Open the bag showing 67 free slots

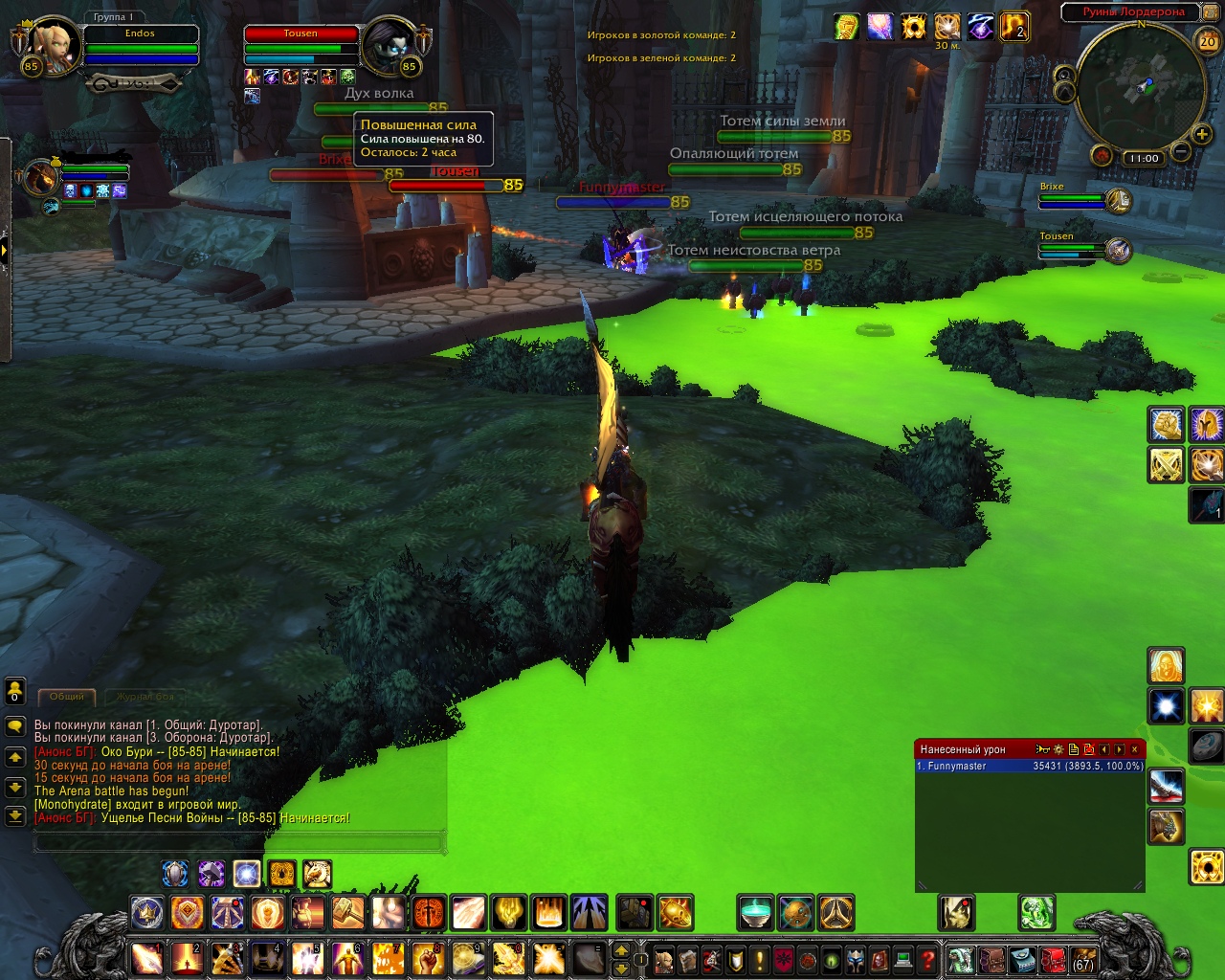tap(1082, 959)
